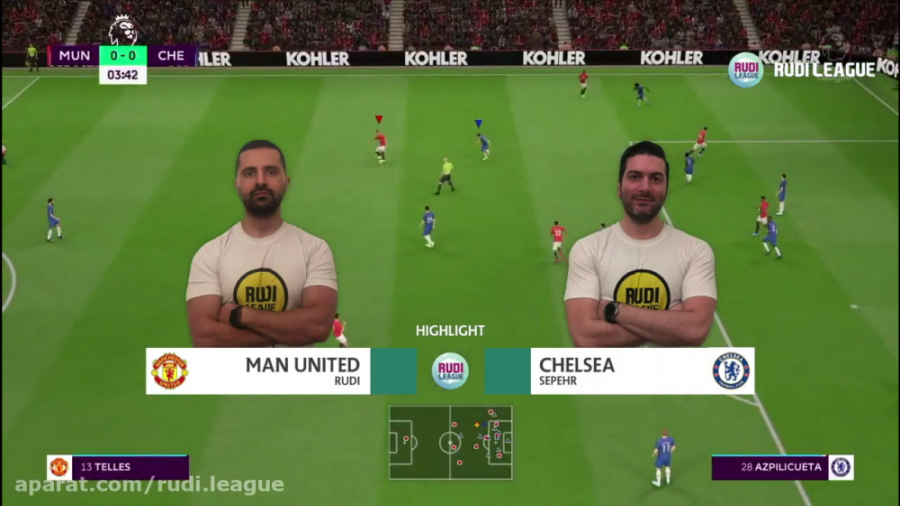Open the Rudi League logo in the top corner
The image size is (900, 506).
pyautogui.click(x=745, y=69)
